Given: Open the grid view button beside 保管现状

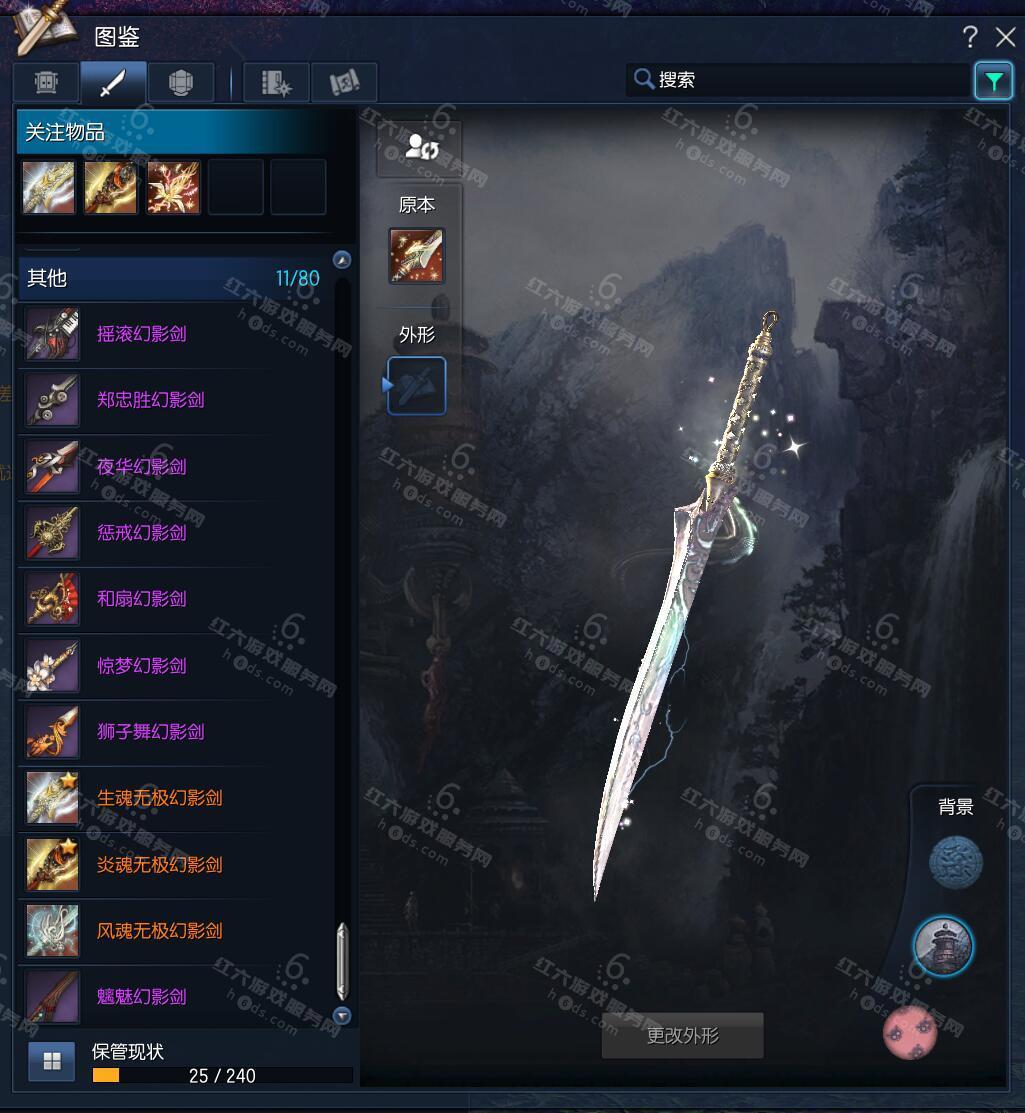Looking at the screenshot, I should click(x=52, y=1062).
